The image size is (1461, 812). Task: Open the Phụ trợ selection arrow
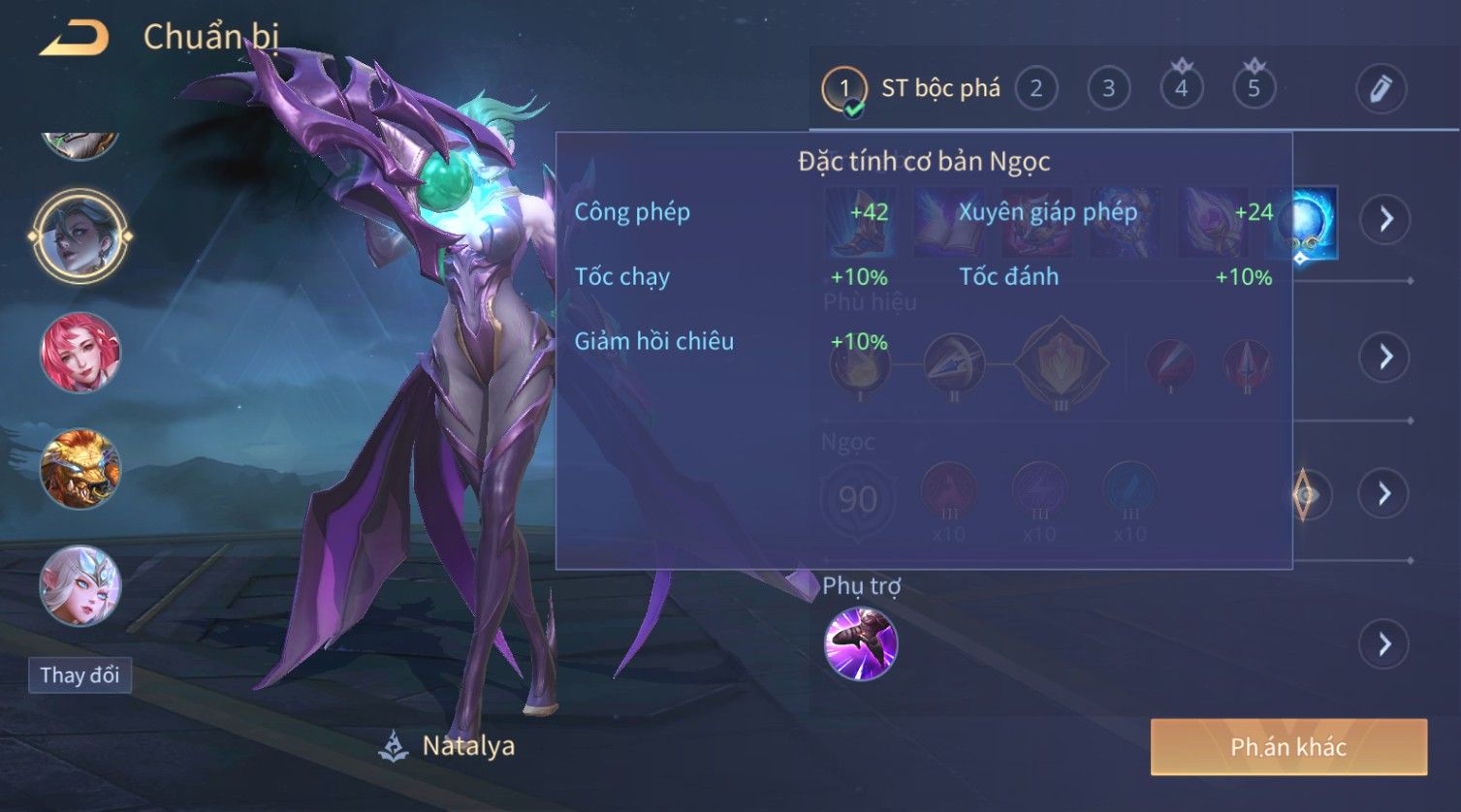[x=1384, y=644]
